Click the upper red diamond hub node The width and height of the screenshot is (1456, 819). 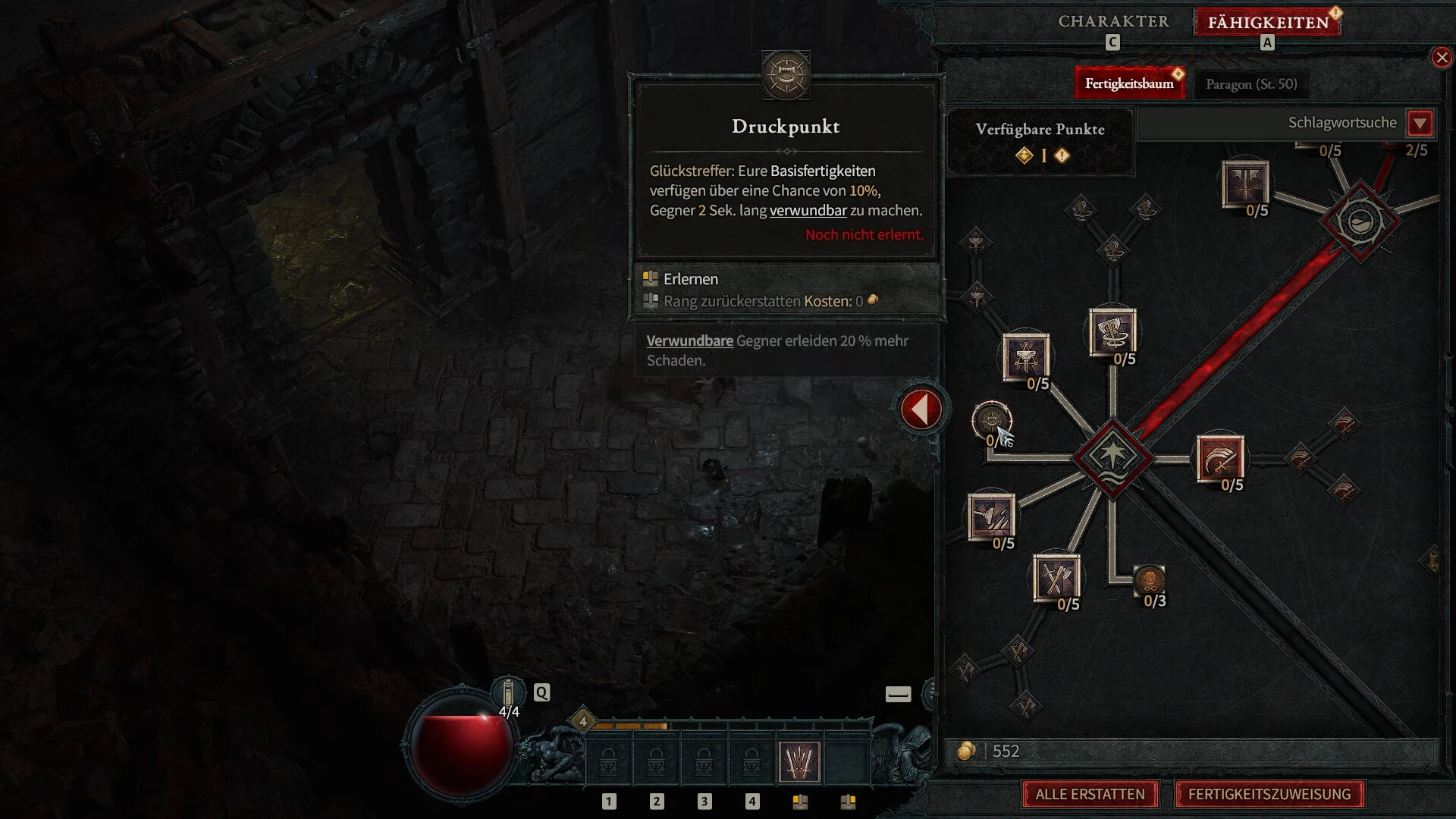(x=1360, y=221)
